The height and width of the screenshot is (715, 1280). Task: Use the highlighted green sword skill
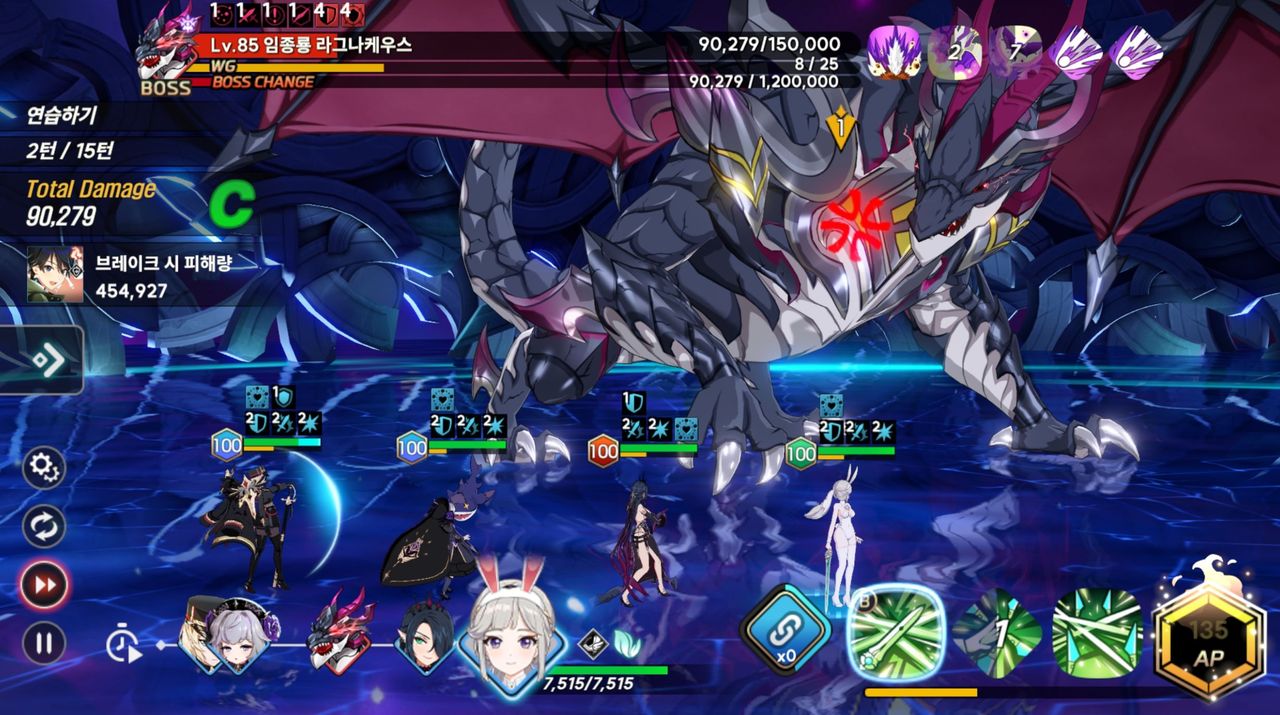point(896,633)
